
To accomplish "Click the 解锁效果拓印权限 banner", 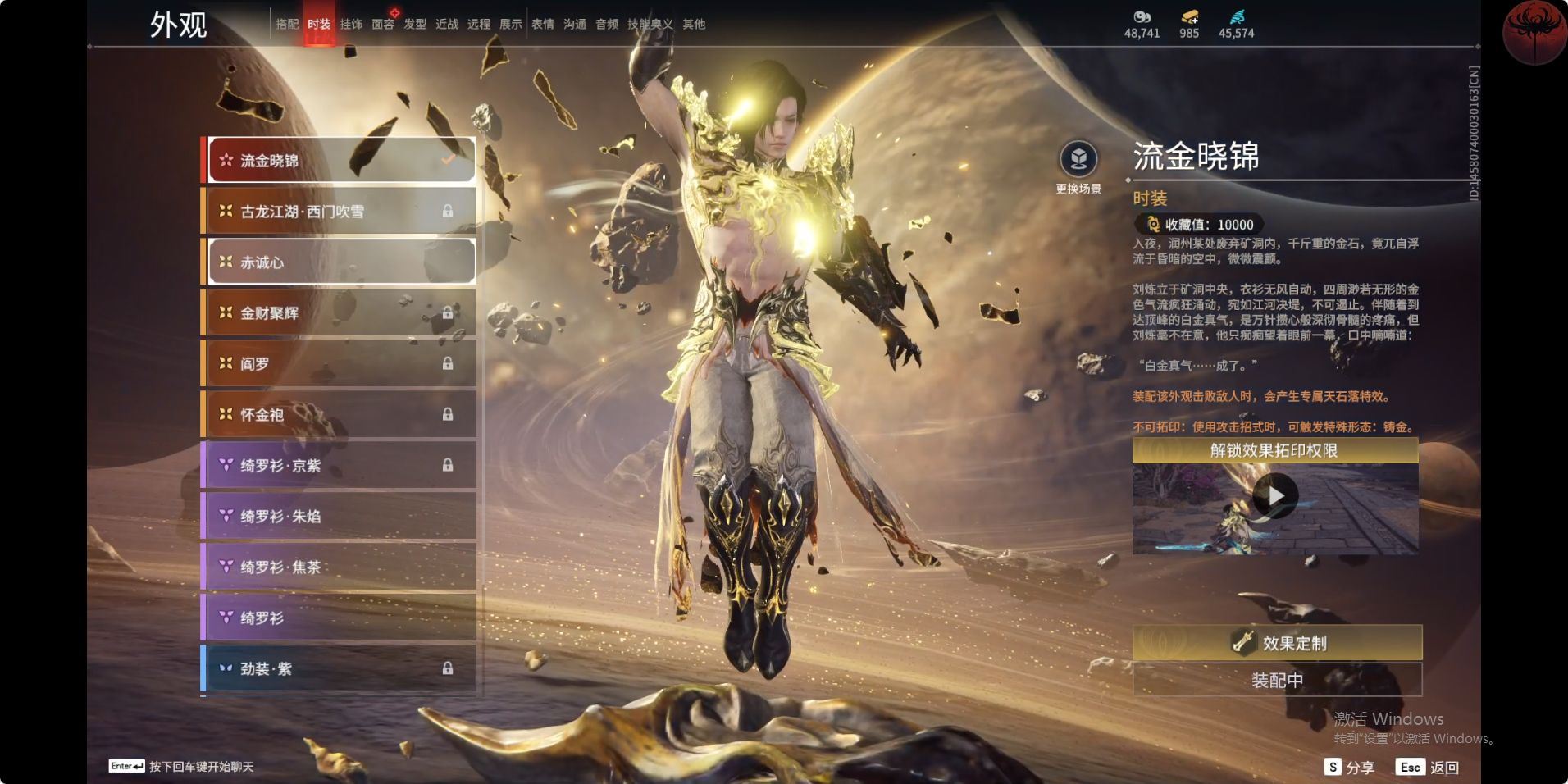I will pos(1274,450).
